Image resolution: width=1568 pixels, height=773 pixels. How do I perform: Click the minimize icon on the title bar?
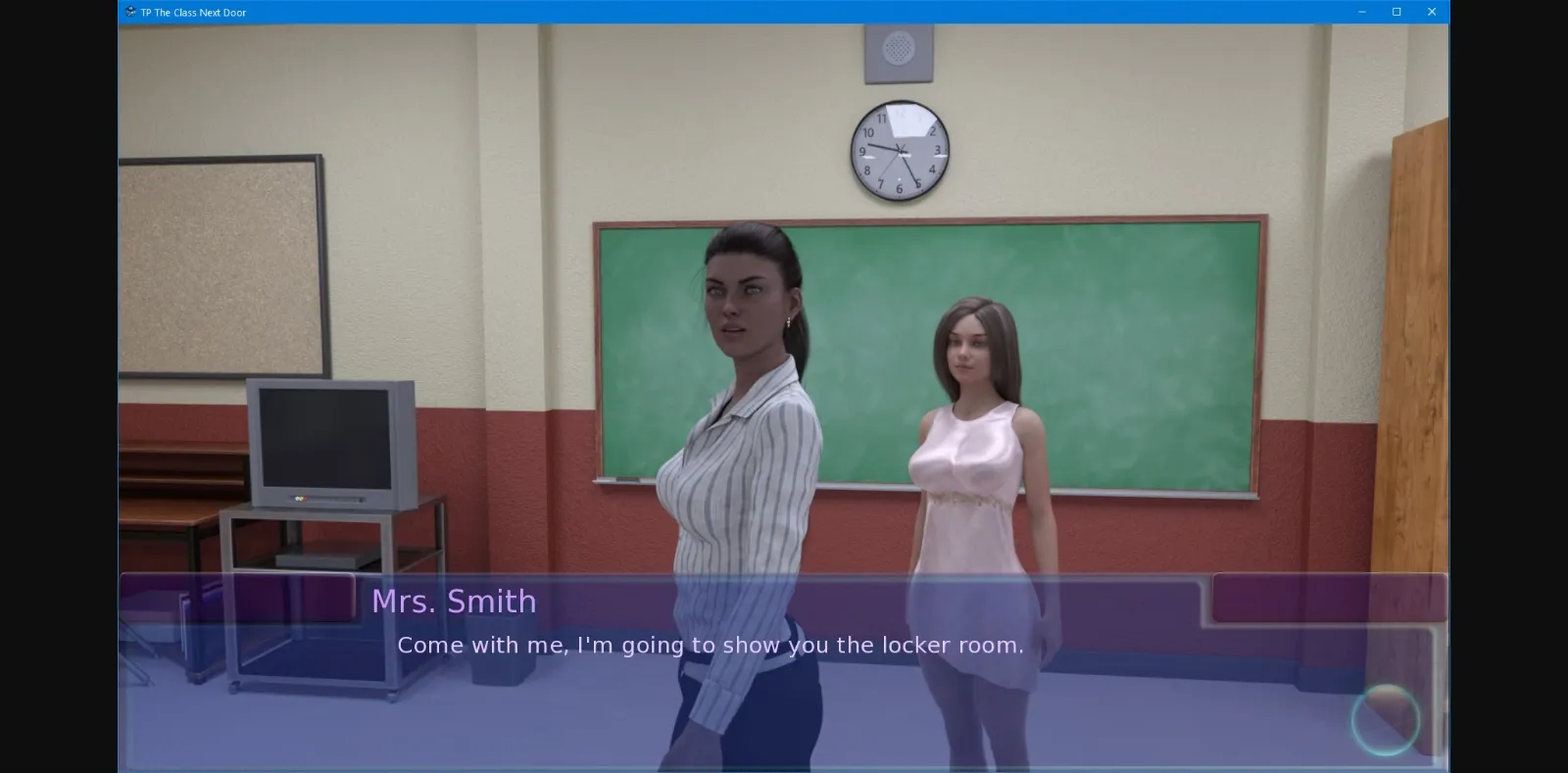coord(1361,12)
